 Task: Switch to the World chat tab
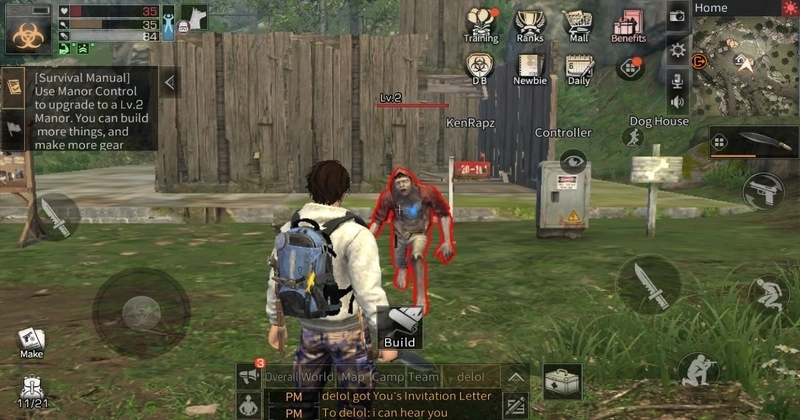click(317, 377)
